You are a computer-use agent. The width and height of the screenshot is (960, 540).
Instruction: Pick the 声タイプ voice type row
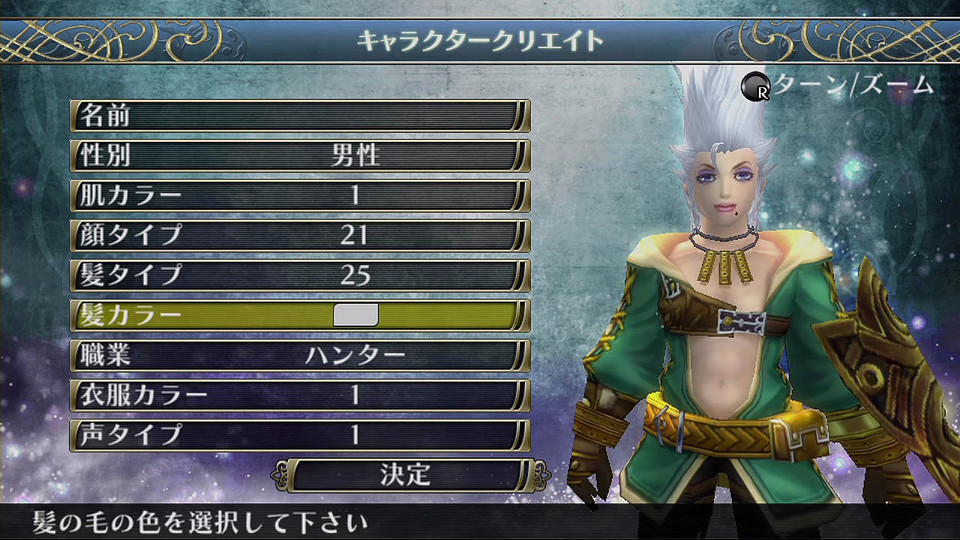tap(300, 435)
